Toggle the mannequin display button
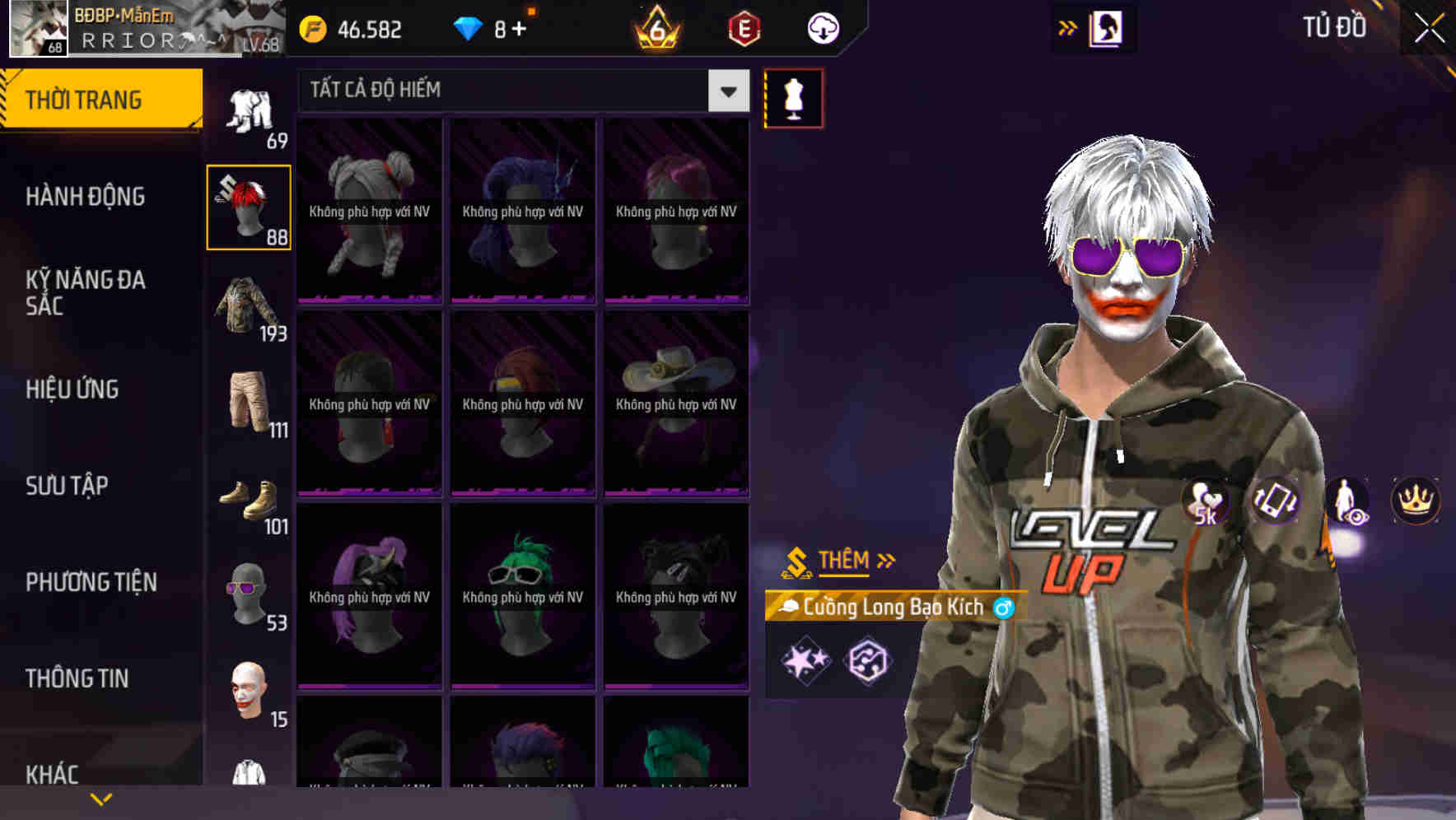This screenshot has width=1456, height=820. (x=793, y=96)
